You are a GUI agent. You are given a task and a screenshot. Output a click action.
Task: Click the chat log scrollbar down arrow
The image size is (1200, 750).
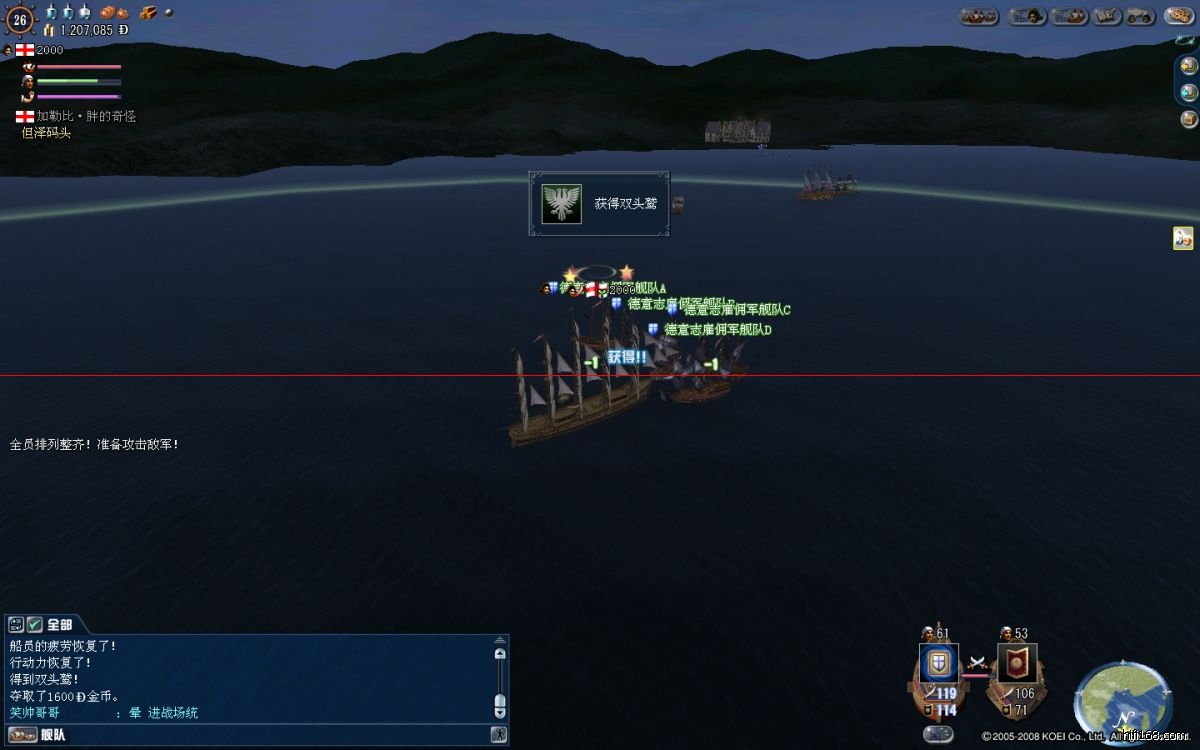[500, 711]
